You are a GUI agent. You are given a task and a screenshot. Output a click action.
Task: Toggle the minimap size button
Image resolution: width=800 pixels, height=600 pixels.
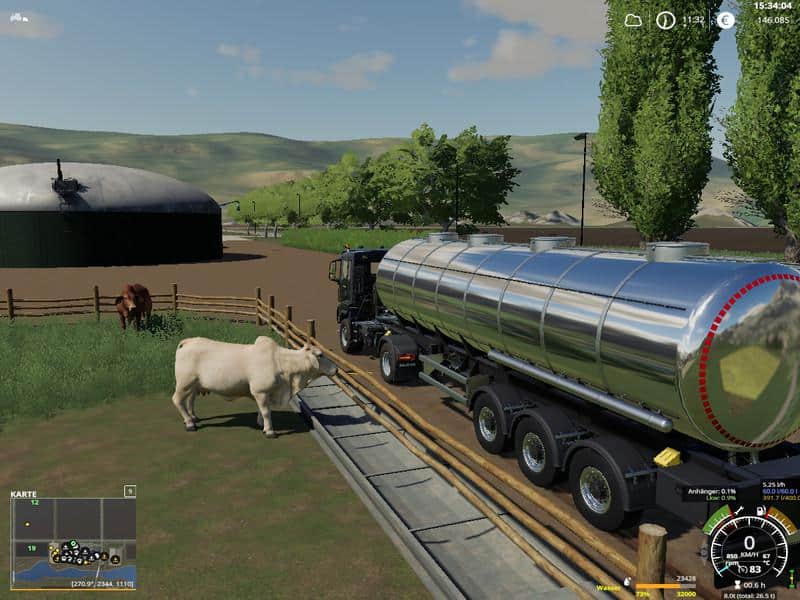[130, 491]
